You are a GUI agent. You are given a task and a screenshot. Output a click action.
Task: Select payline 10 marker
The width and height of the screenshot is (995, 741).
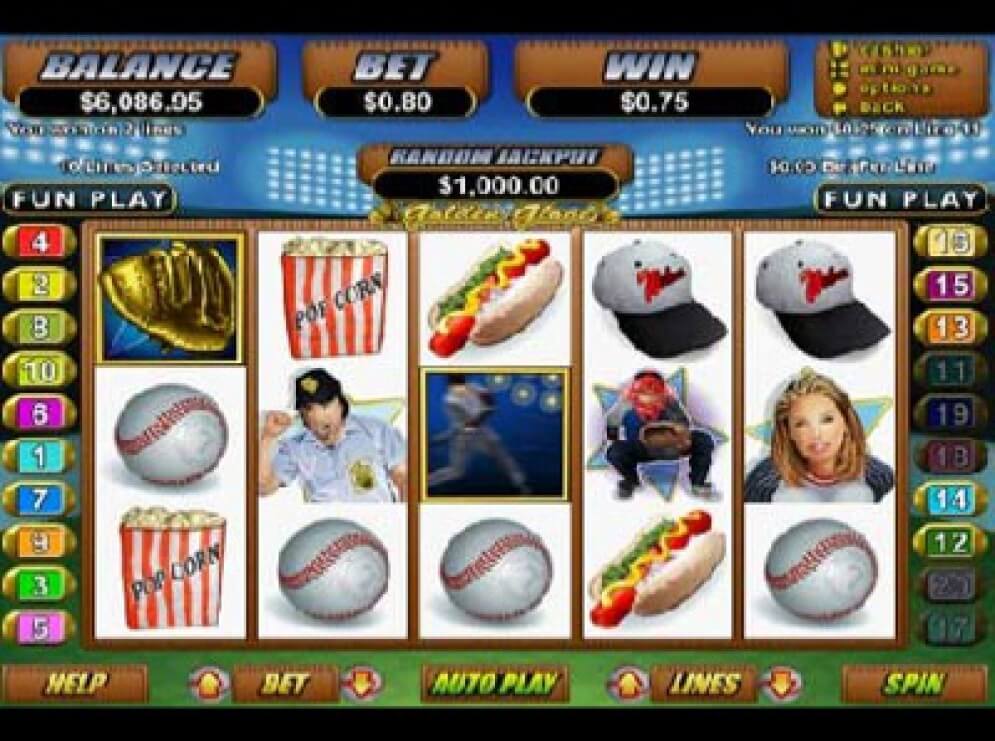click(x=40, y=371)
